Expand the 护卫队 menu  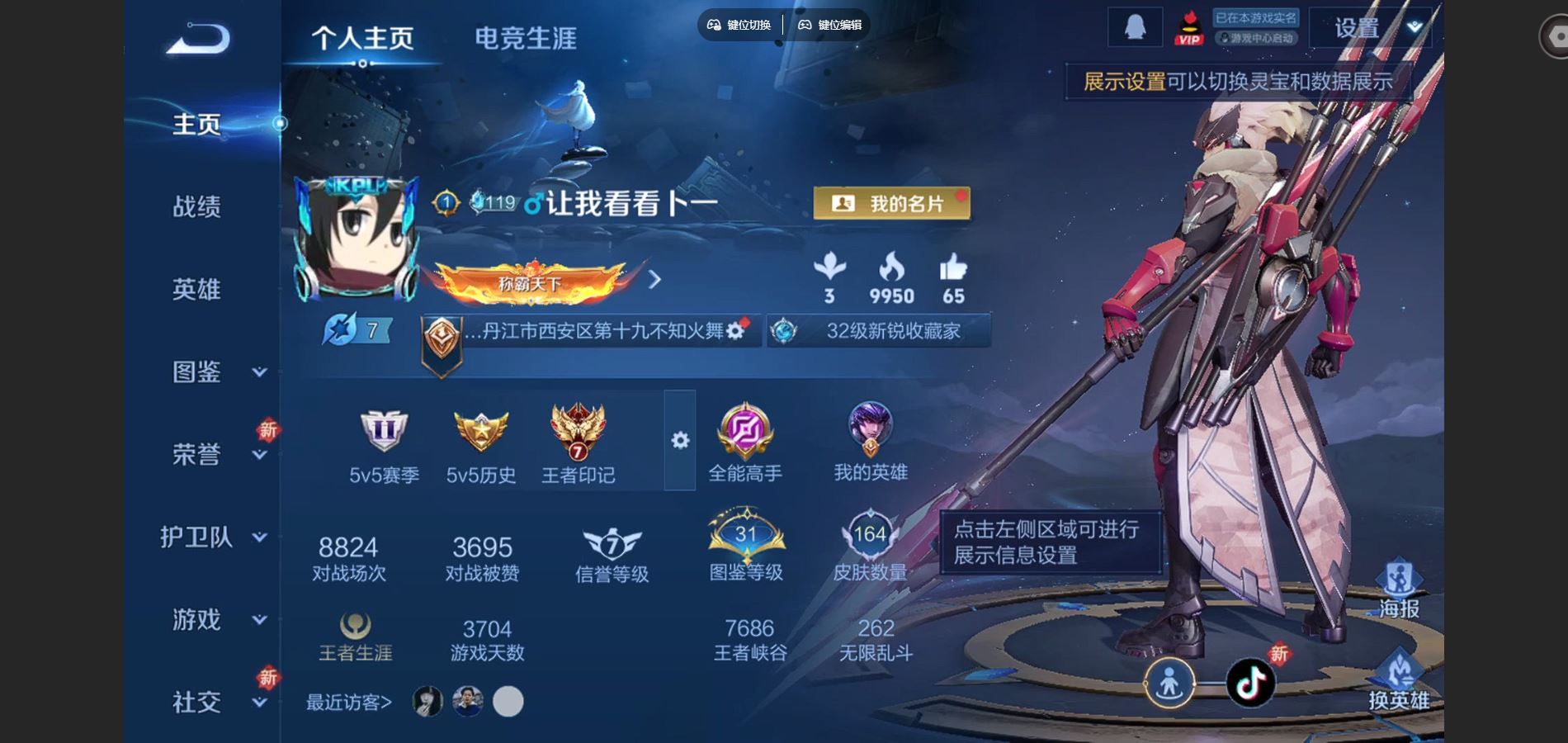258,537
